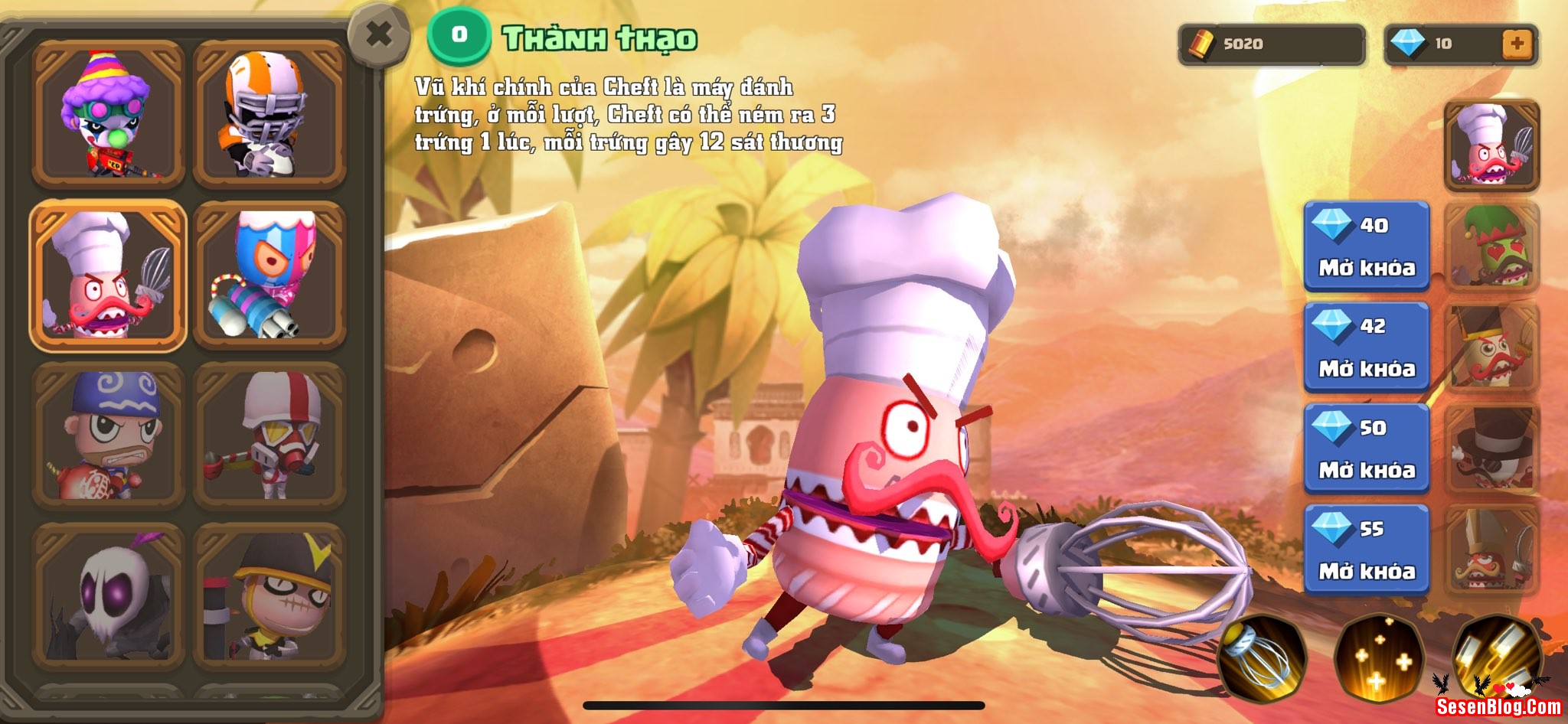Select the chef character tile

(108, 276)
